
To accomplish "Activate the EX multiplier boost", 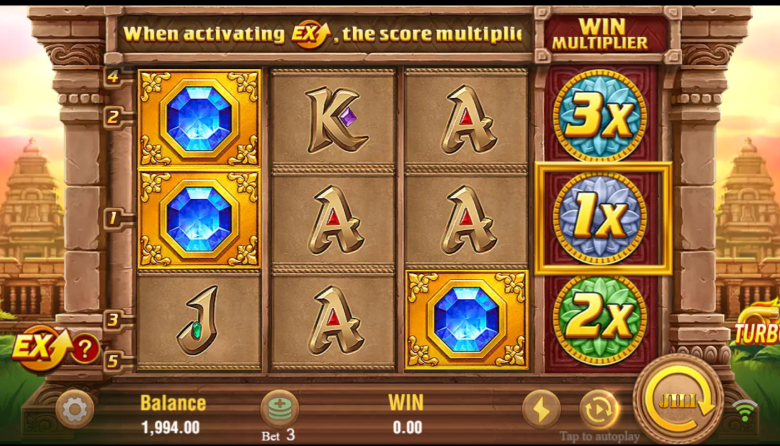I will pyautogui.click(x=34, y=347).
